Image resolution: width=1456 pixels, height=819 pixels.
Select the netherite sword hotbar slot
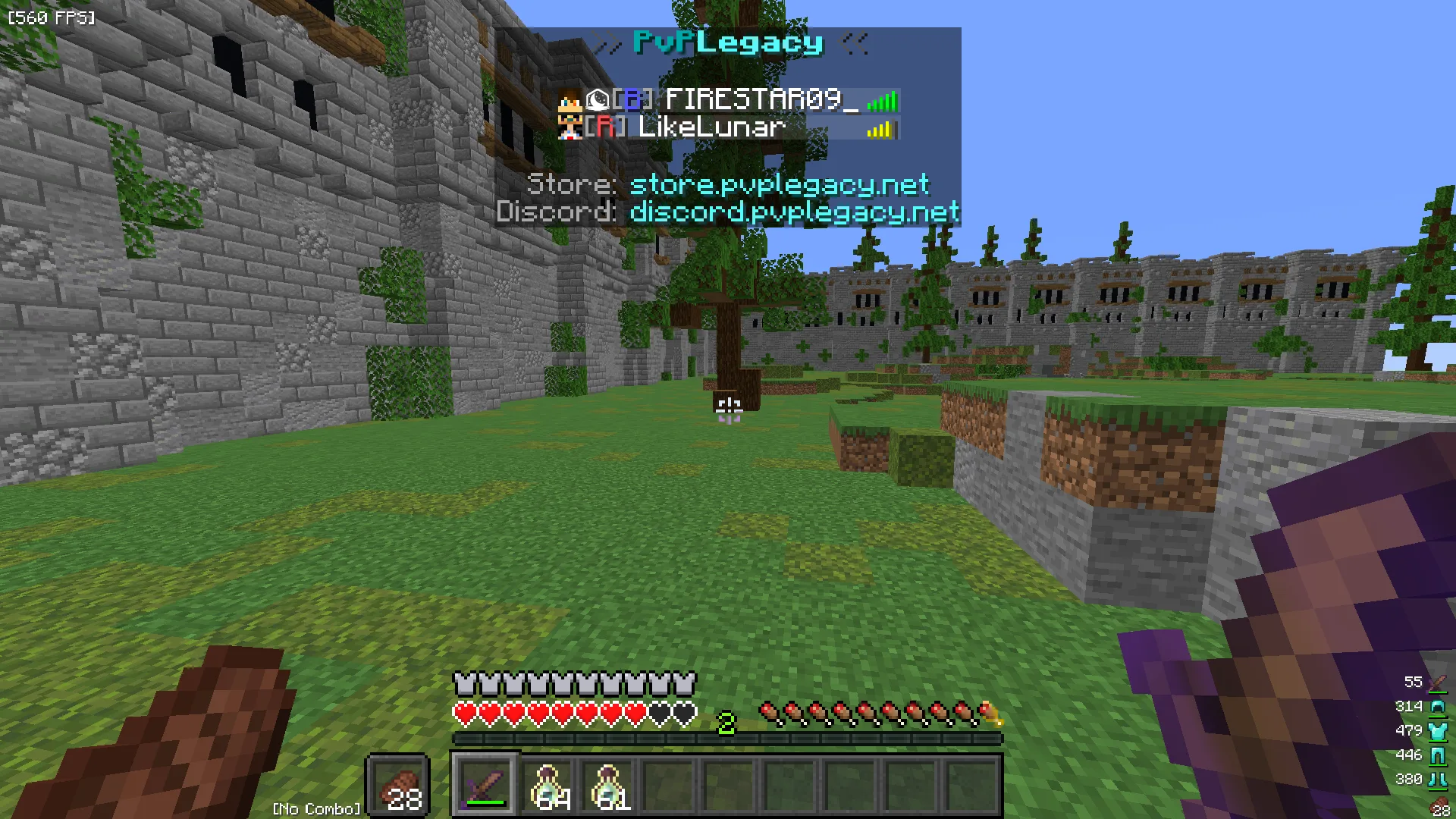pos(485,785)
